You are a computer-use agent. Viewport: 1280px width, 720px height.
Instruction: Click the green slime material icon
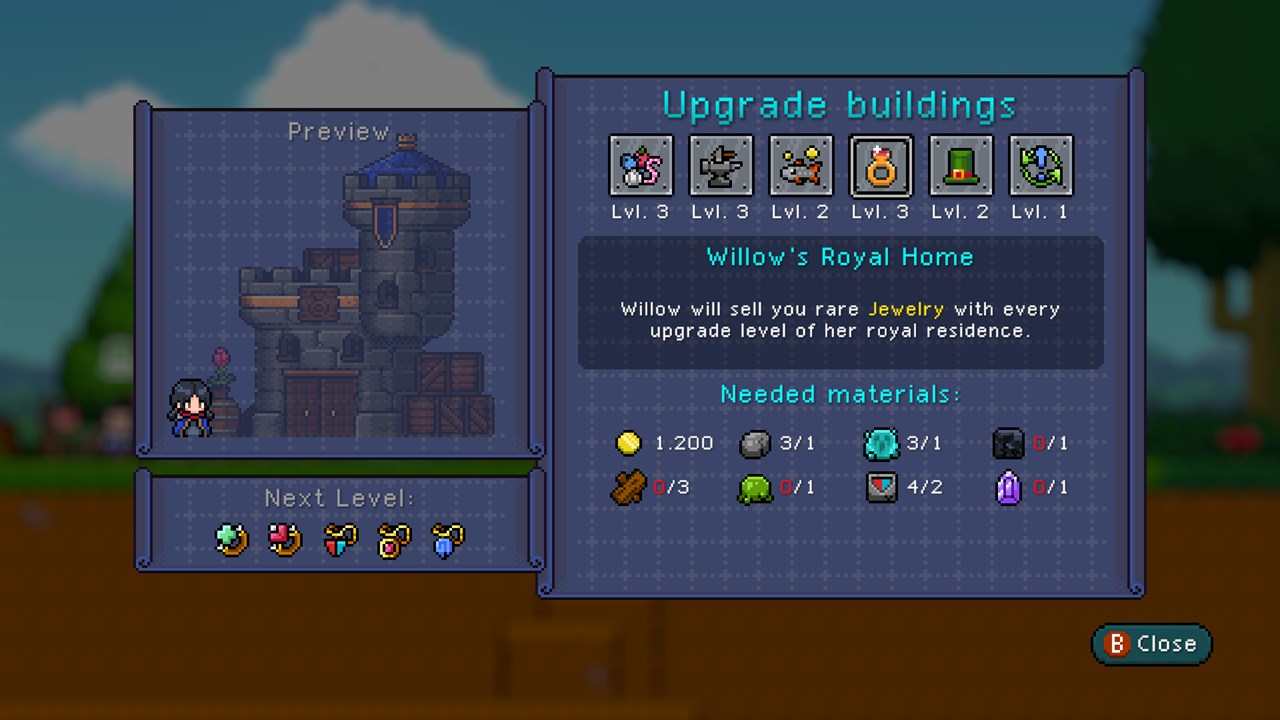tap(755, 489)
